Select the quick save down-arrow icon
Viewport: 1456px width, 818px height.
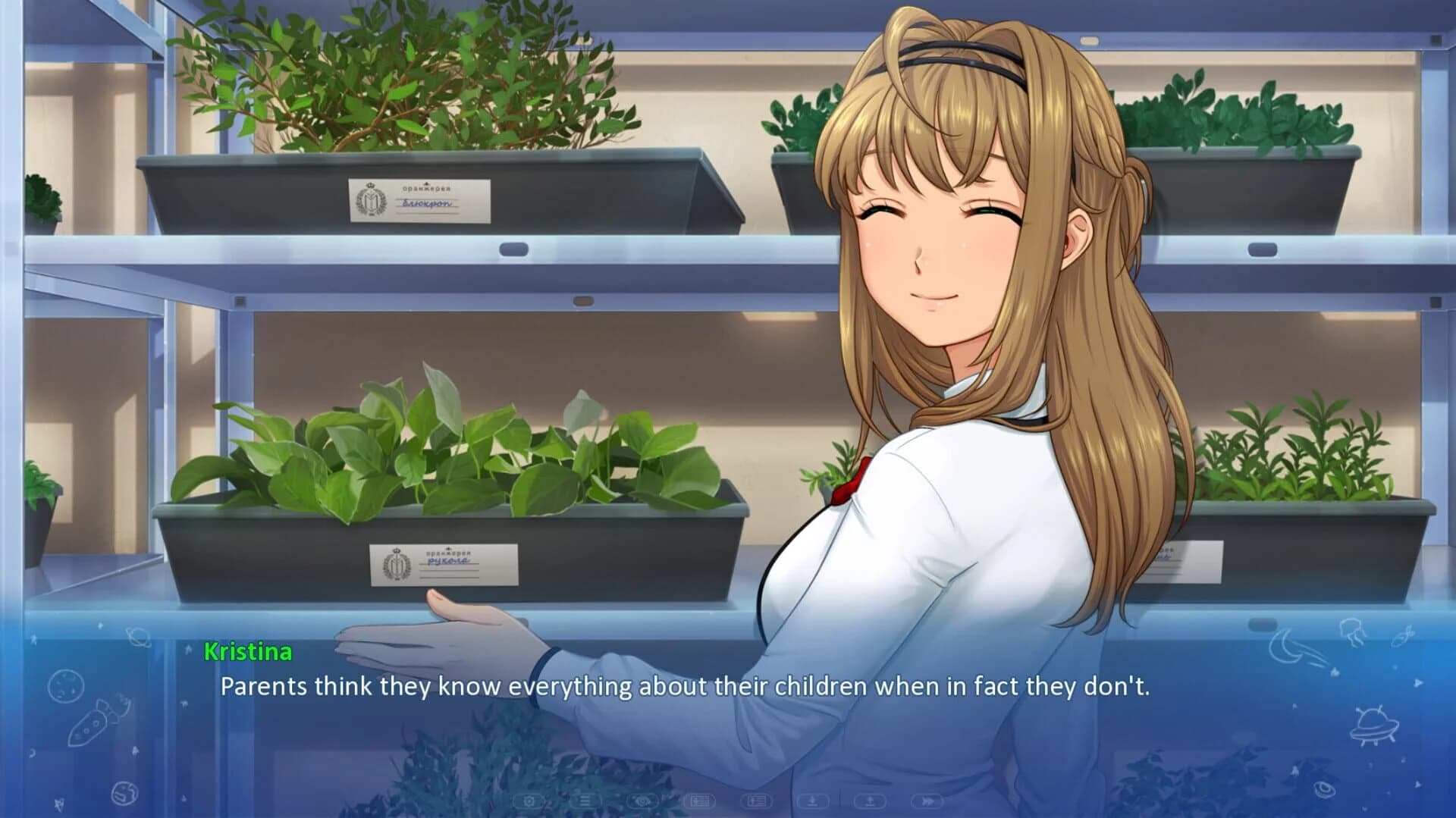click(813, 800)
